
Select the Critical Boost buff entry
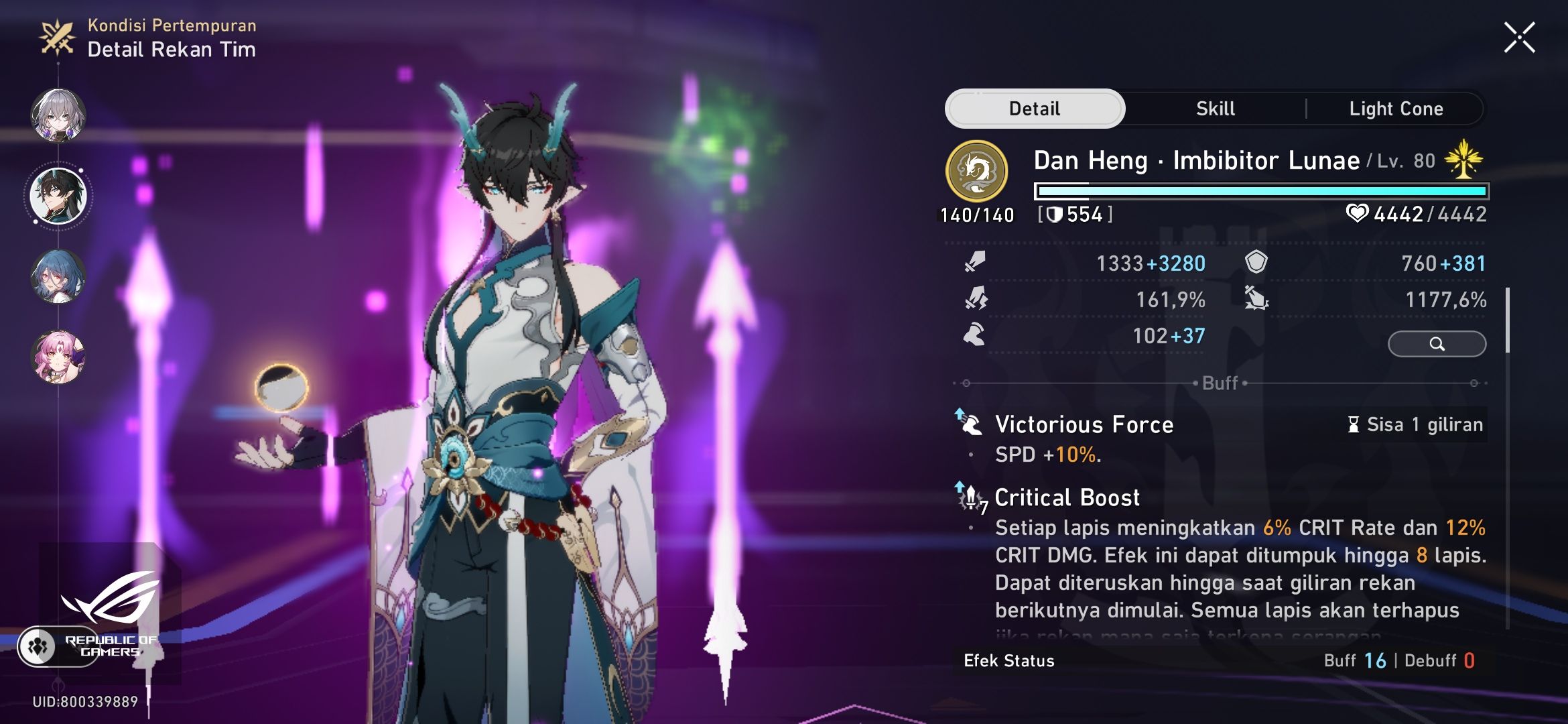coord(1067,498)
